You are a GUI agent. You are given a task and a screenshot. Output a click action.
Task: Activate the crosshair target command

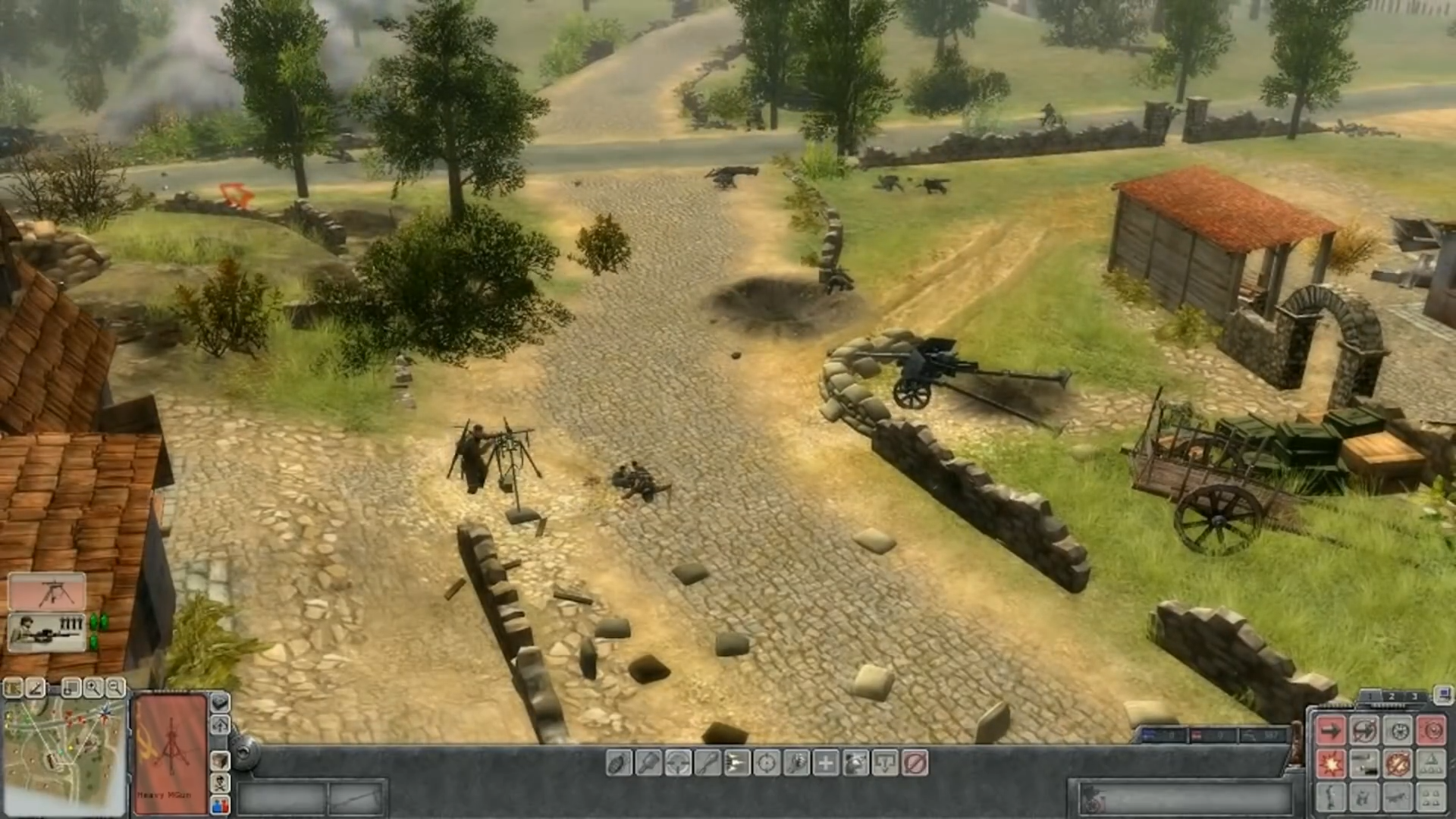[767, 763]
